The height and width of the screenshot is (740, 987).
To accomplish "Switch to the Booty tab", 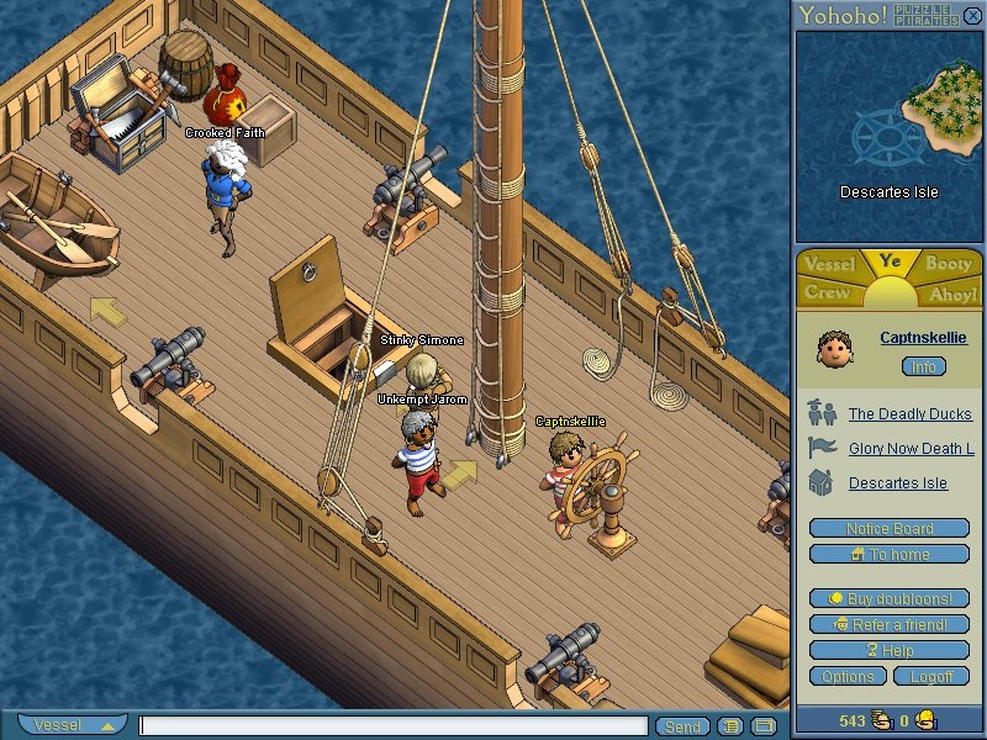I will click(x=948, y=263).
